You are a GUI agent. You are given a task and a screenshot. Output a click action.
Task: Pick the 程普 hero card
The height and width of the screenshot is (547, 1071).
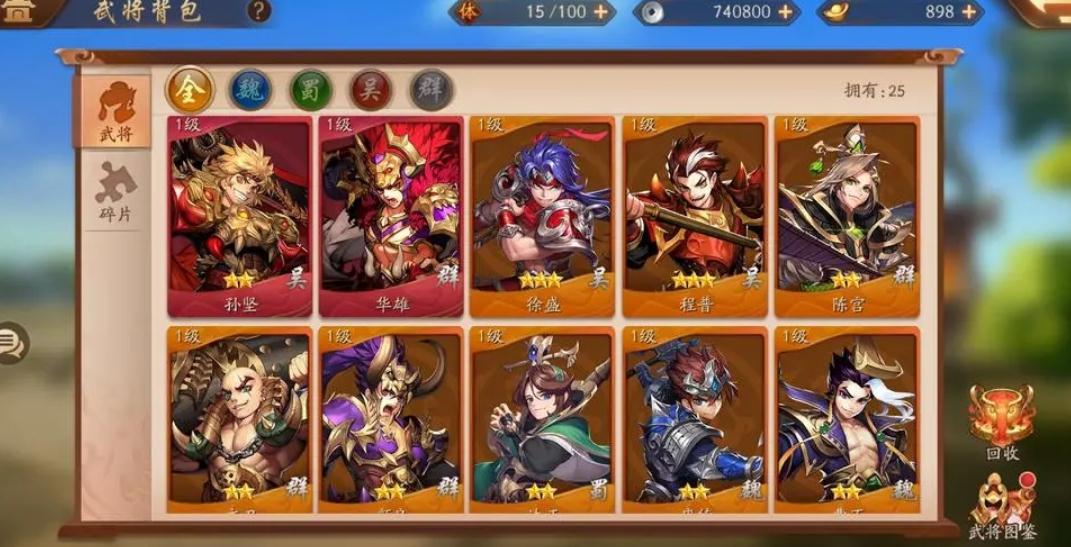point(694,215)
